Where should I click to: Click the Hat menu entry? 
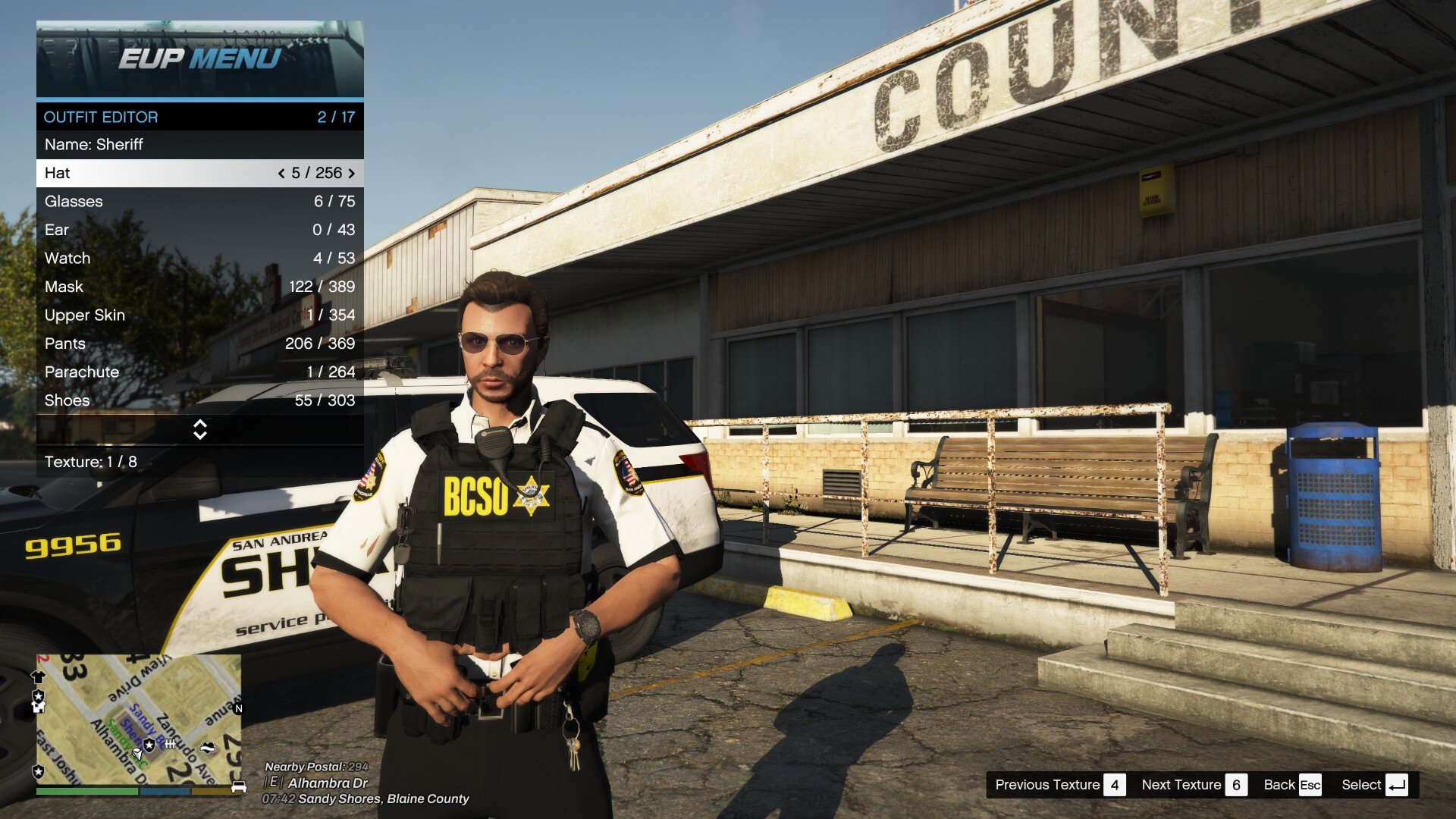[x=152, y=173]
